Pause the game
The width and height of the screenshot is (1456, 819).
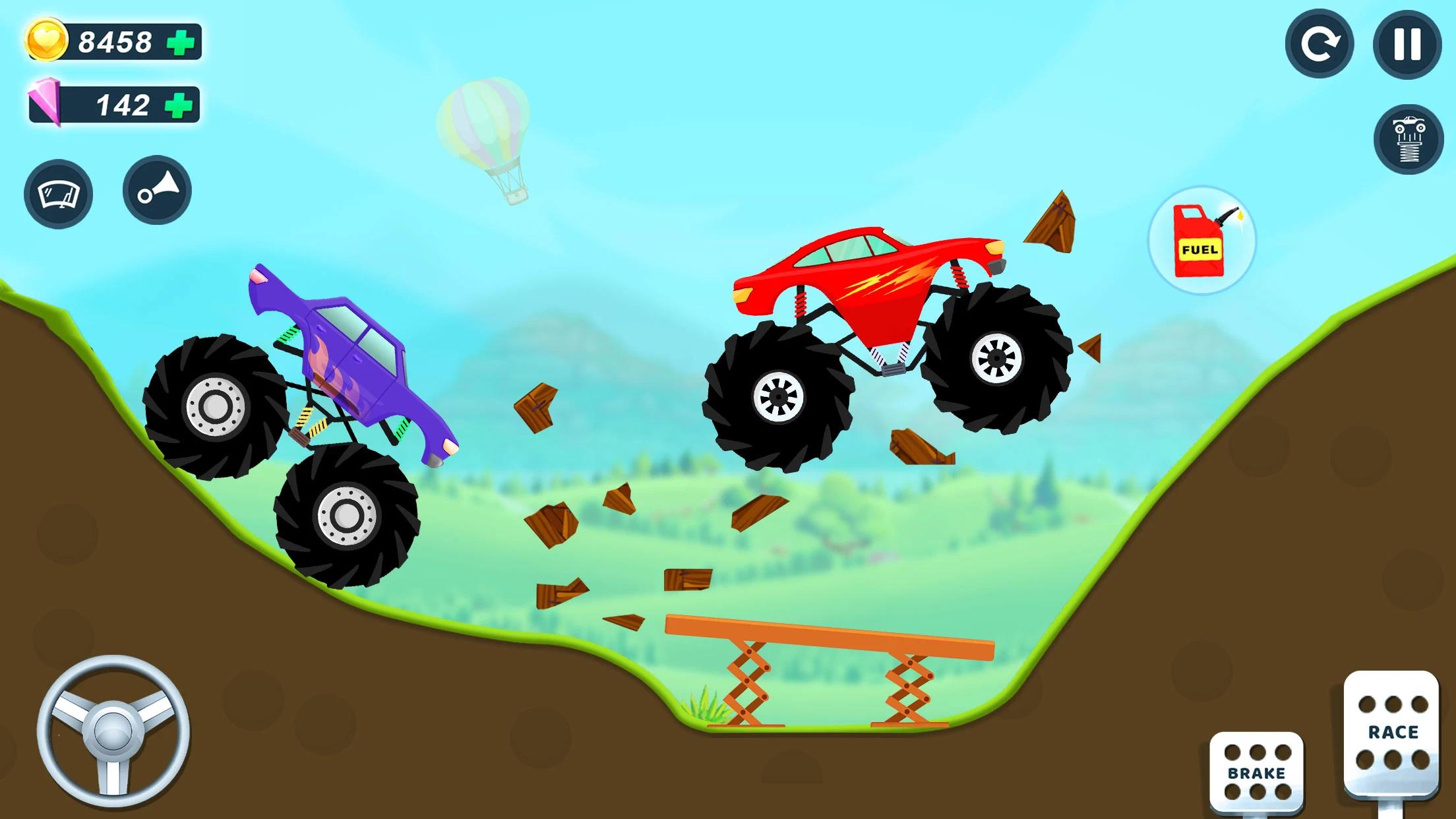coord(1405,46)
